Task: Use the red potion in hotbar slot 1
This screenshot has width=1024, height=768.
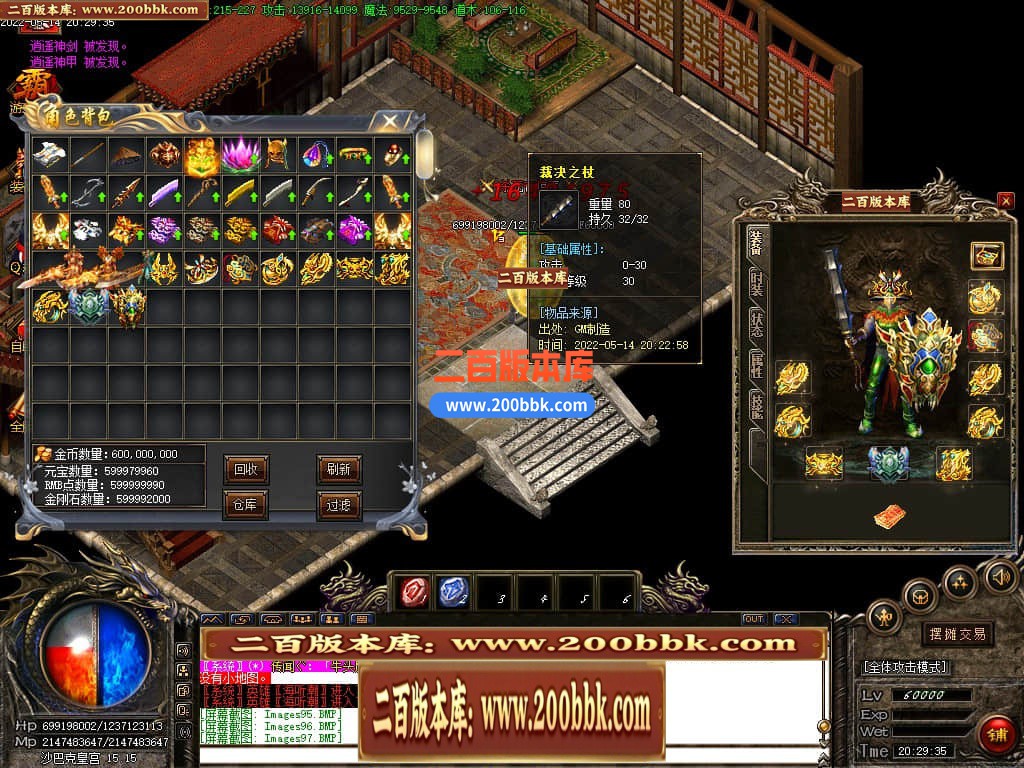Action: click(x=413, y=591)
